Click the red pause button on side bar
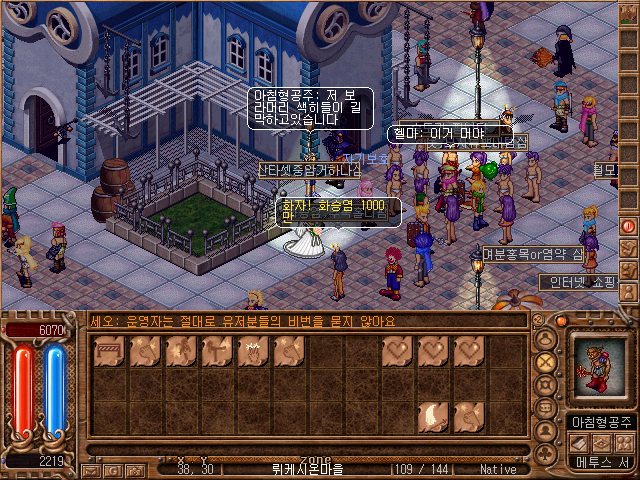The image size is (640, 480). (x=628, y=227)
